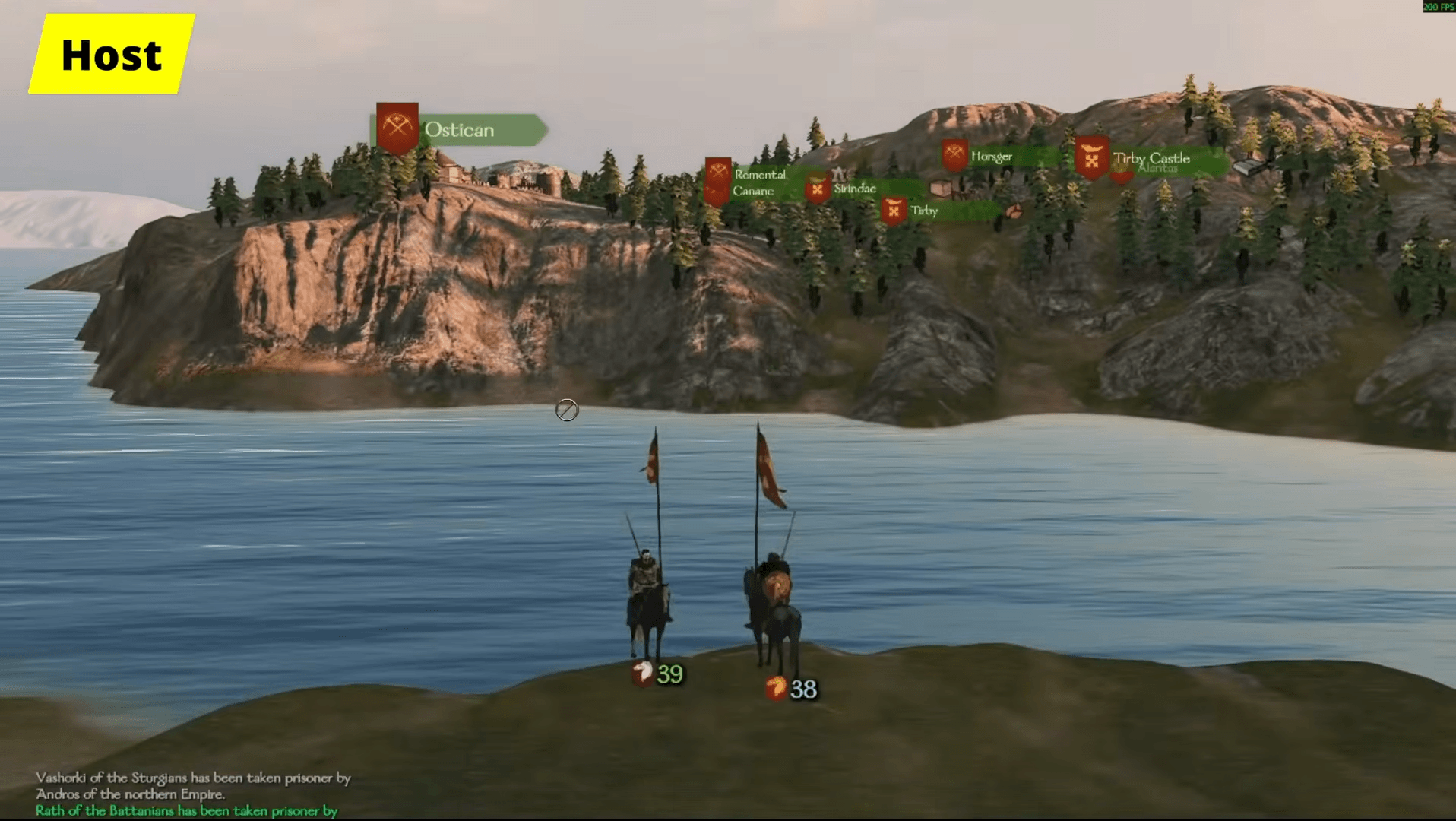Select the party marker showing 39 troops

click(x=660, y=674)
